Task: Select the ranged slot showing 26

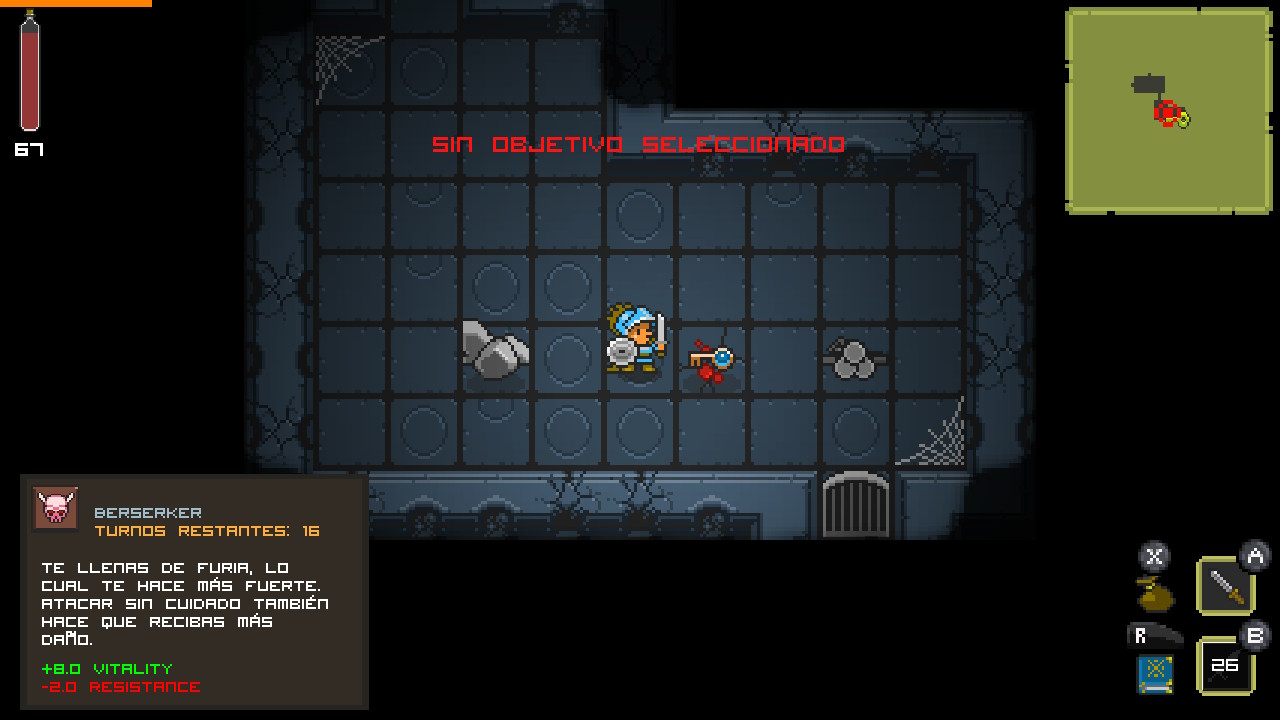Action: [x=1225, y=666]
